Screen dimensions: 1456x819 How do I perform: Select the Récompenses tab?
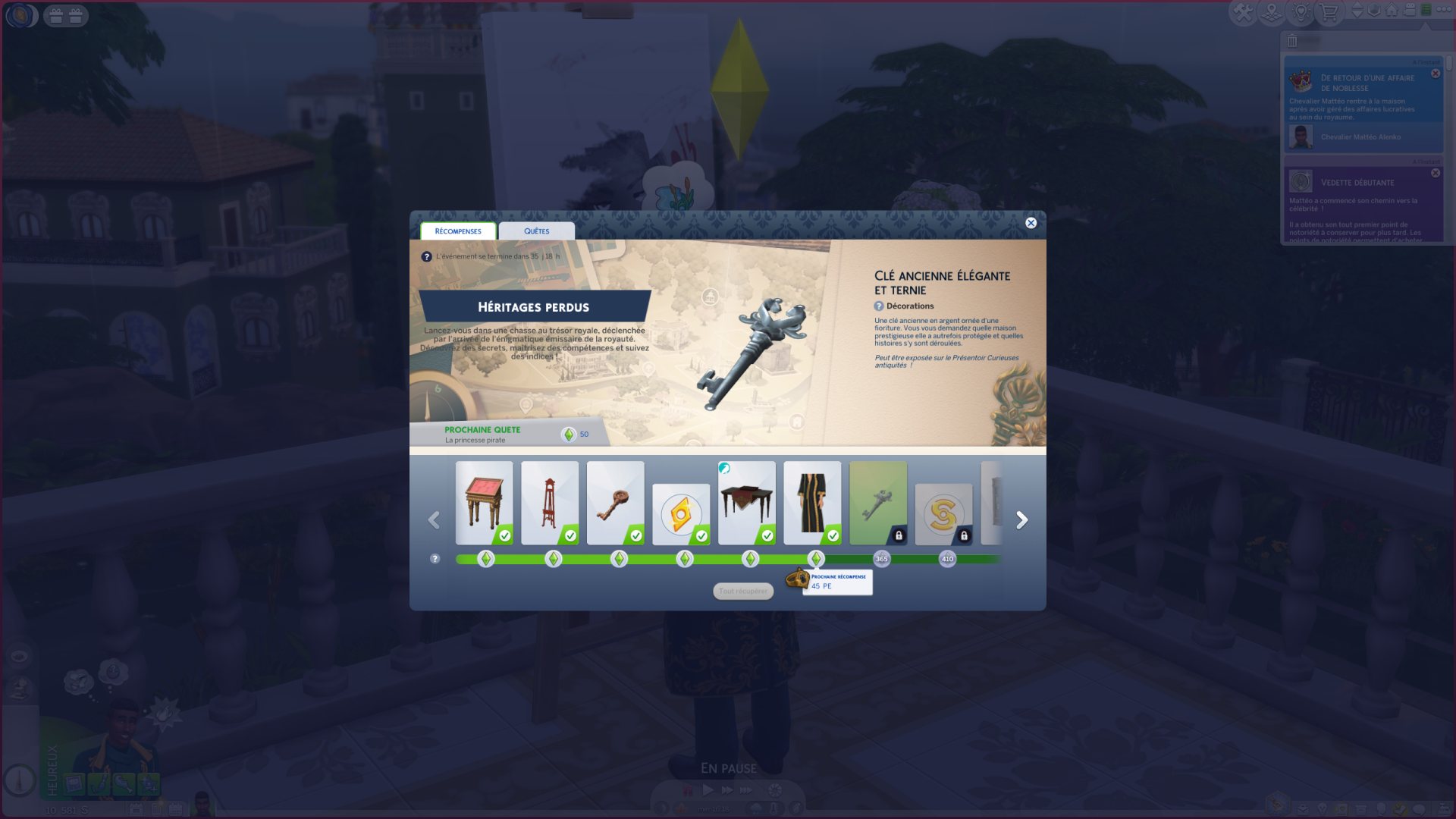tap(458, 231)
